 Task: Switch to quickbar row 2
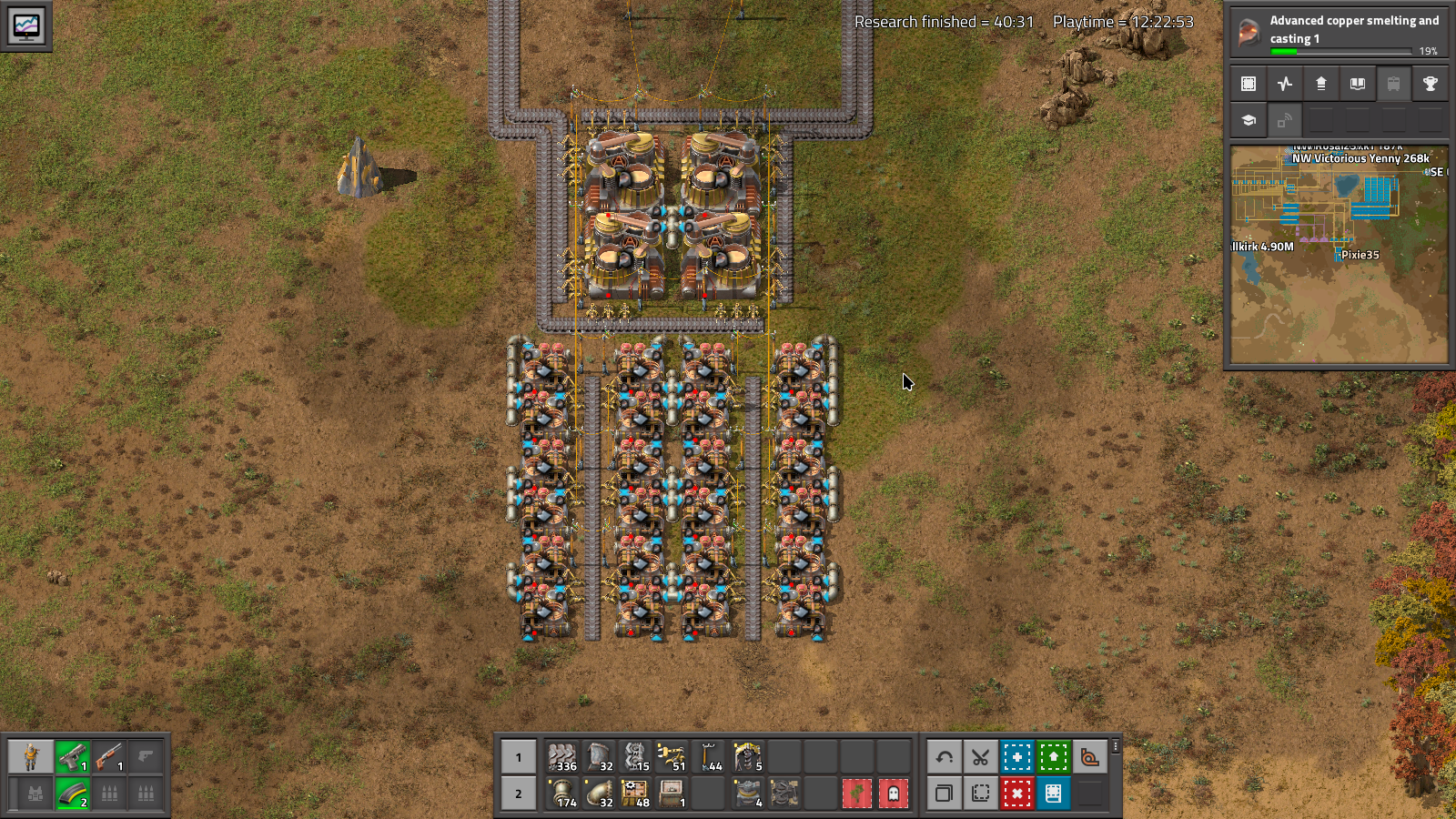point(519,793)
